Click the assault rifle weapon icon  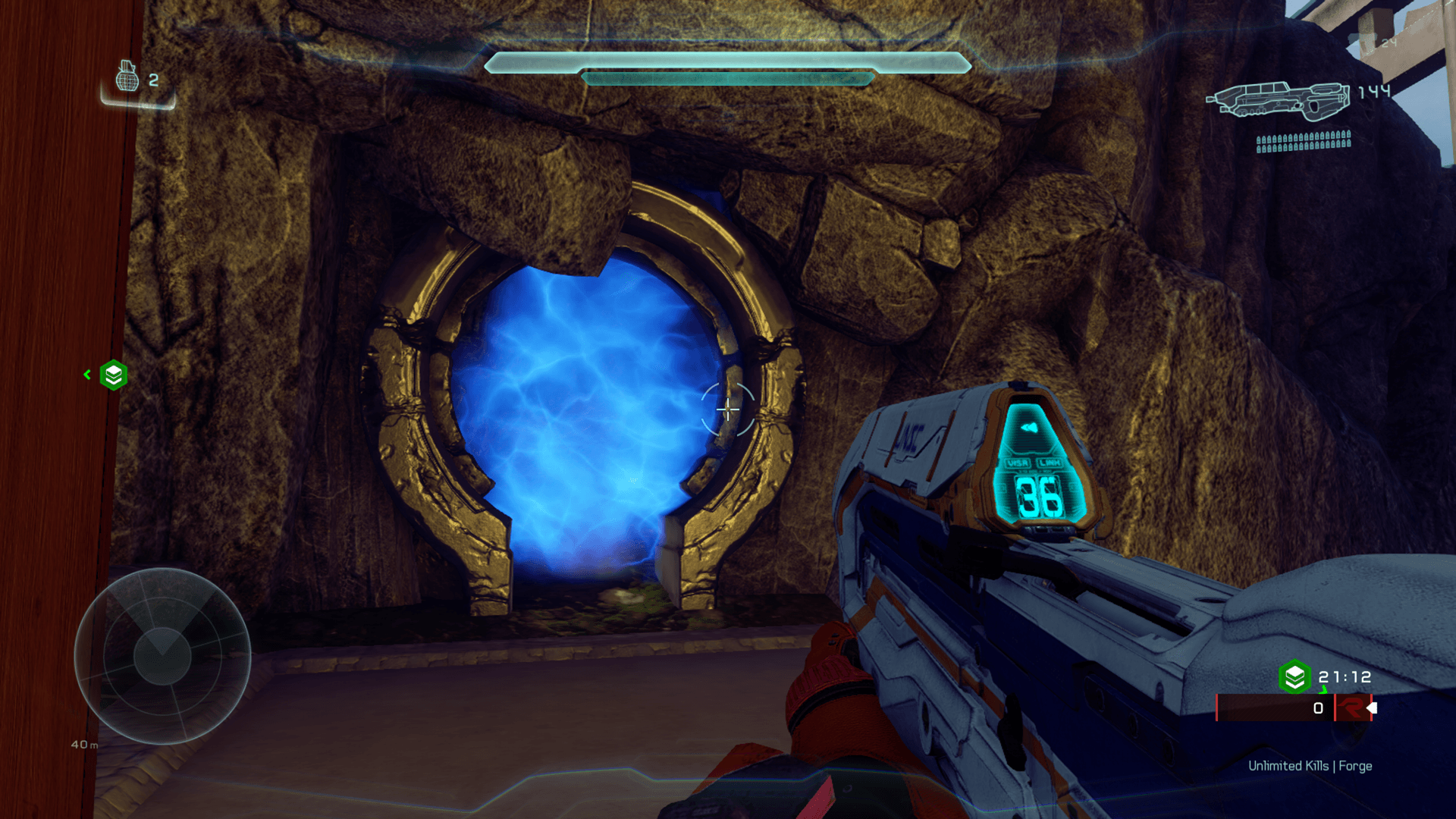click(x=1279, y=100)
